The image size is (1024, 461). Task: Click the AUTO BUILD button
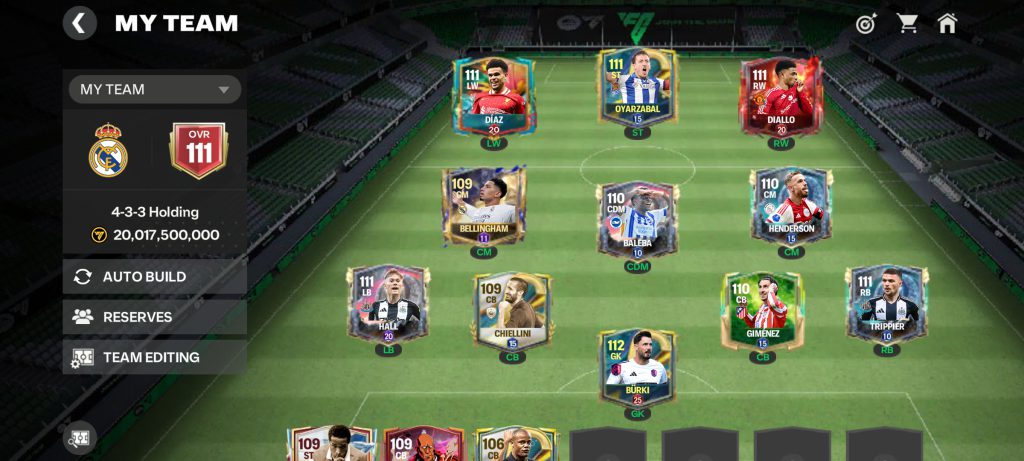155,277
